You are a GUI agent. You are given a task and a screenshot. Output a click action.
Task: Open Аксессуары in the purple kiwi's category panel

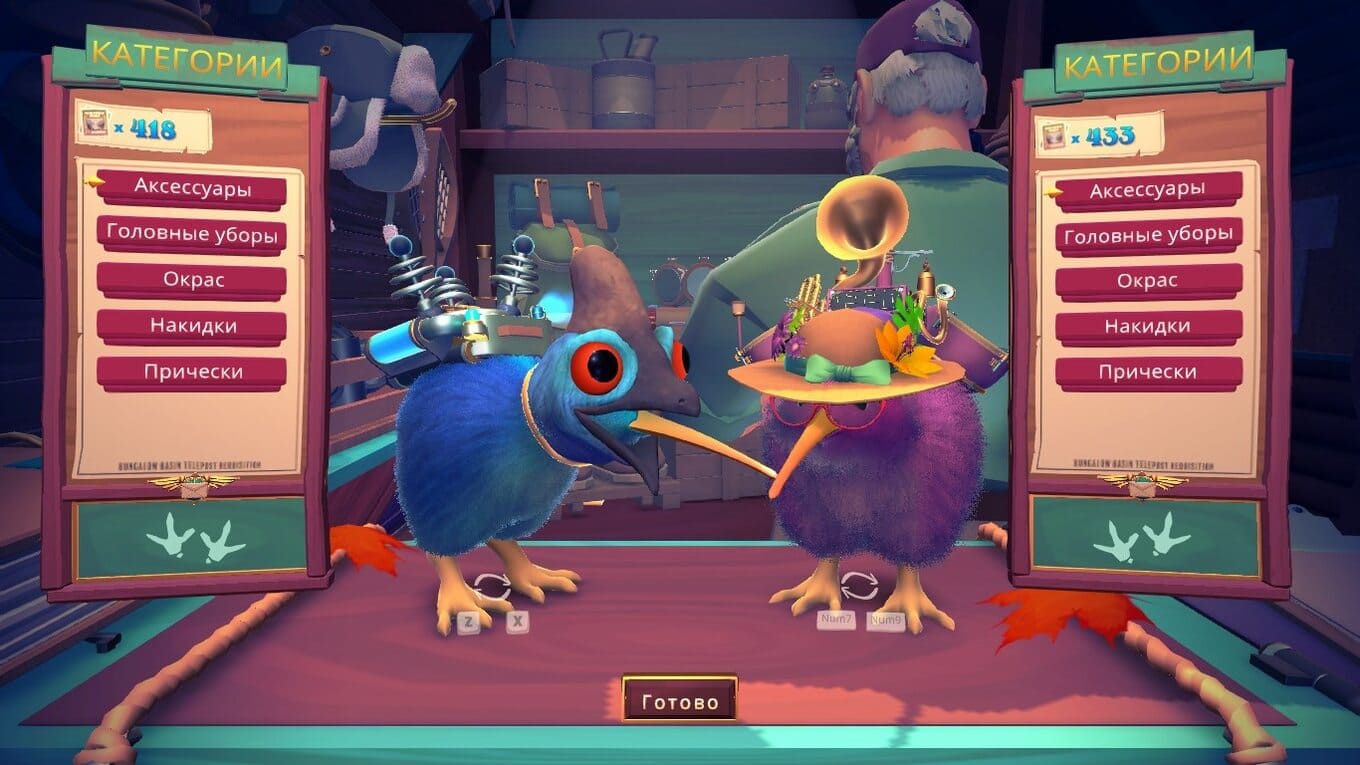click(1147, 190)
